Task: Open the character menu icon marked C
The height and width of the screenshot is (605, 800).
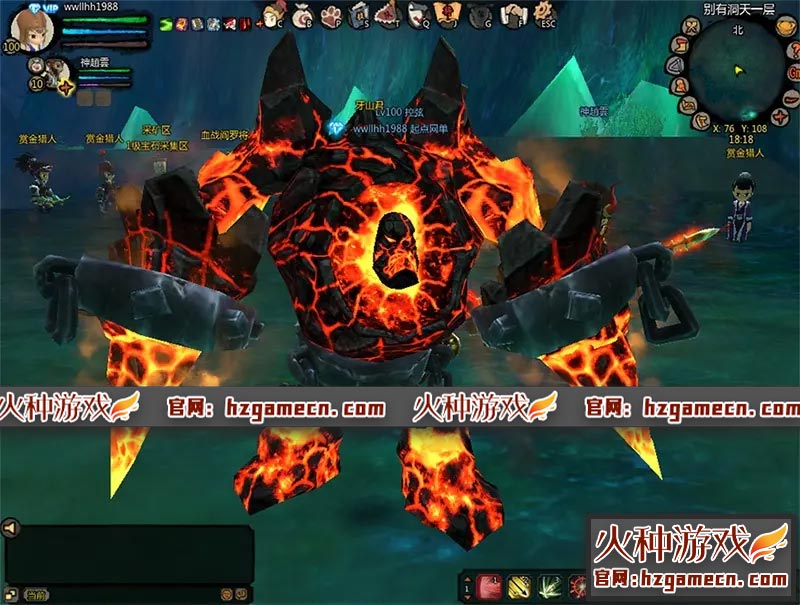Action: click(273, 14)
